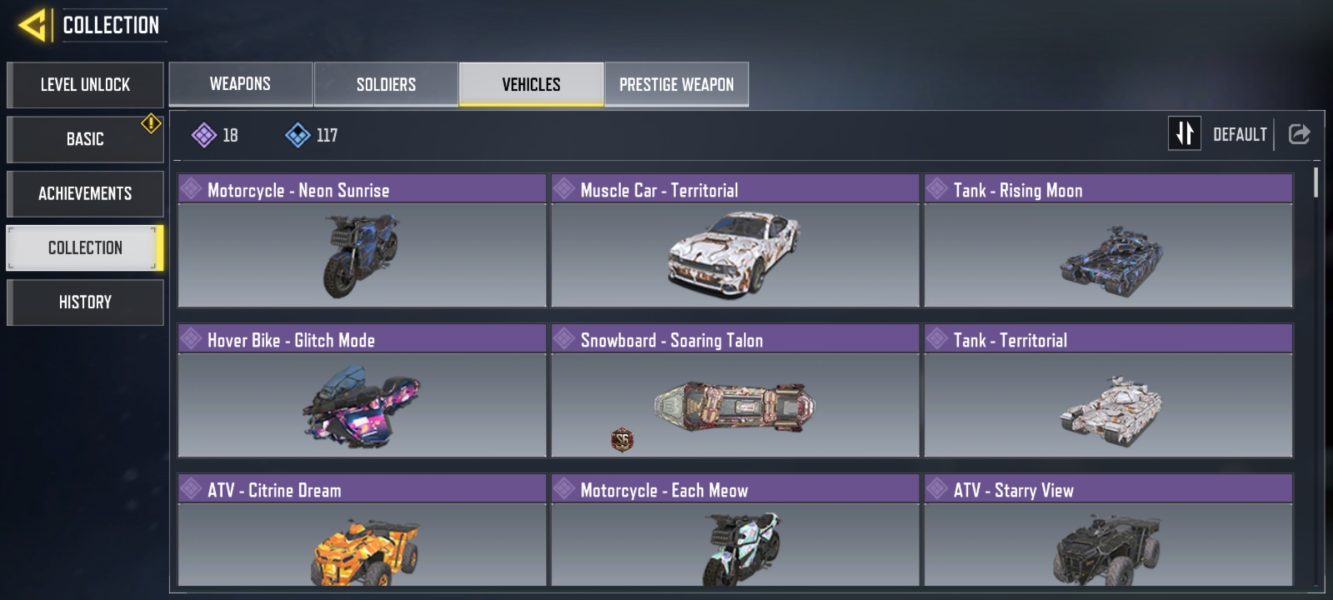The width and height of the screenshot is (1333, 600).
Task: Switch to the Weapons tab
Action: tap(240, 84)
